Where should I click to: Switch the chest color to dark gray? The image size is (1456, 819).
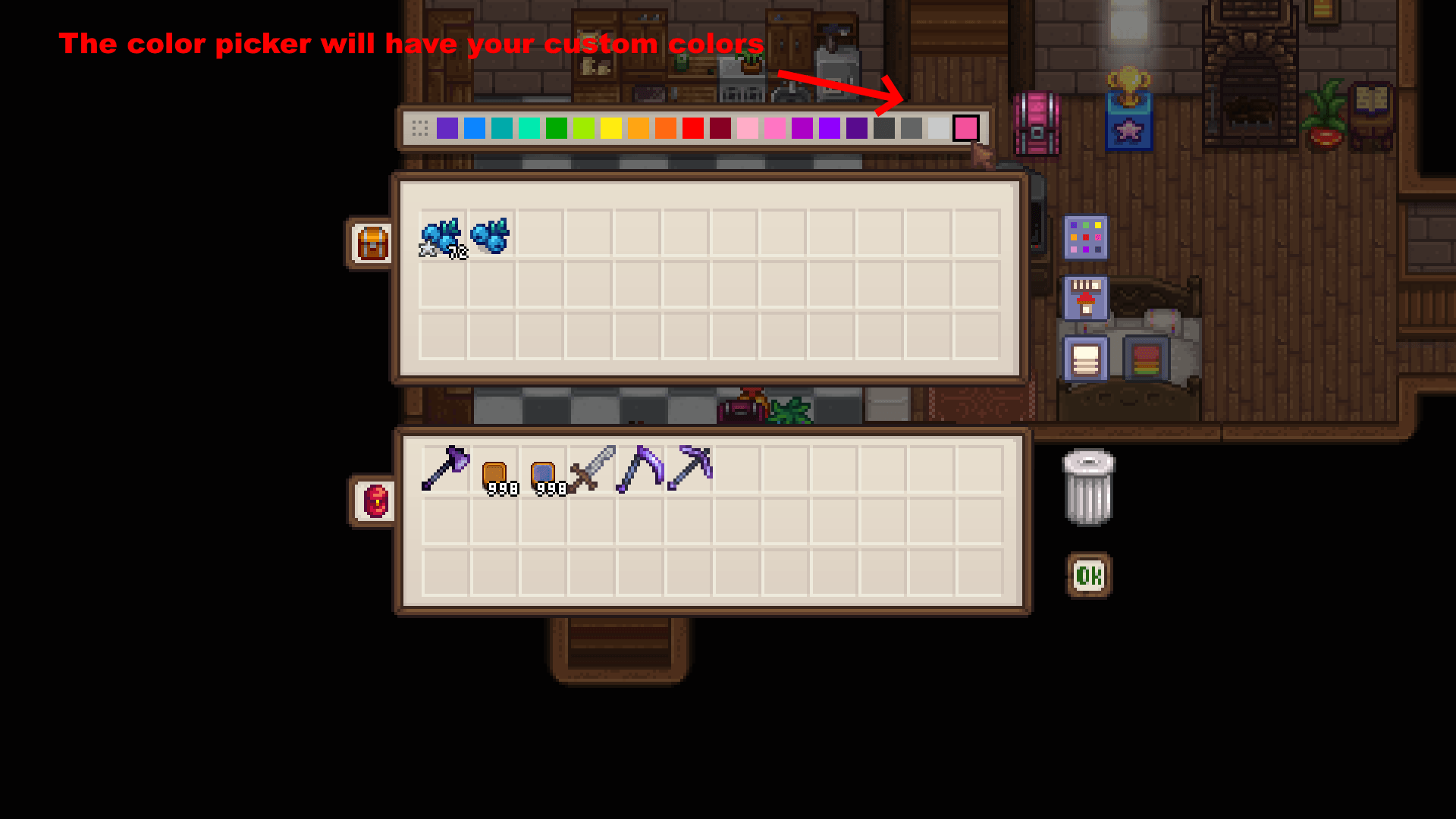[x=883, y=128]
